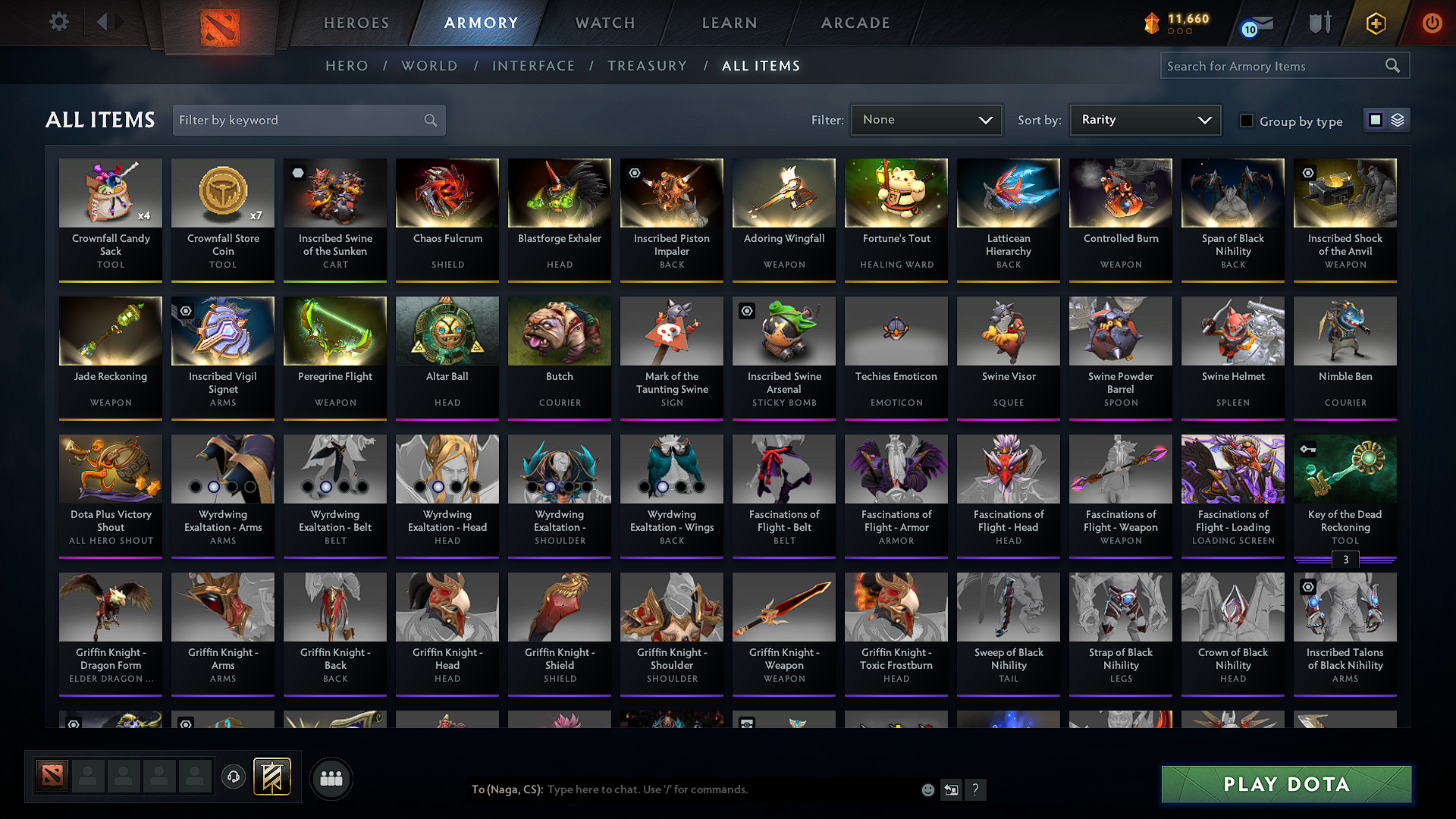
Task: Open the settings gear icon
Action: pos(58,22)
